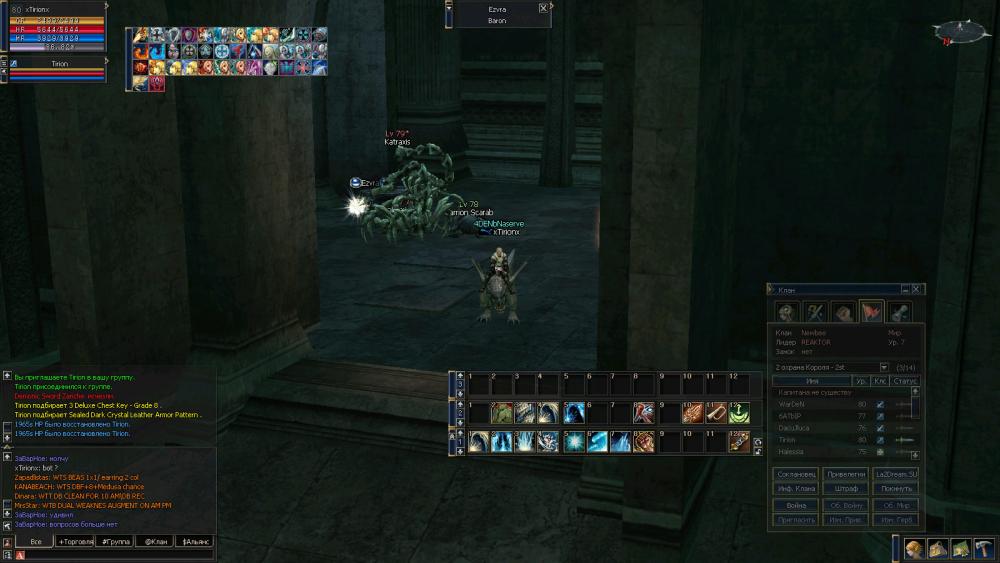Click the Покинуть clan button
Viewport: 1000px width, 563px height.
click(894, 489)
